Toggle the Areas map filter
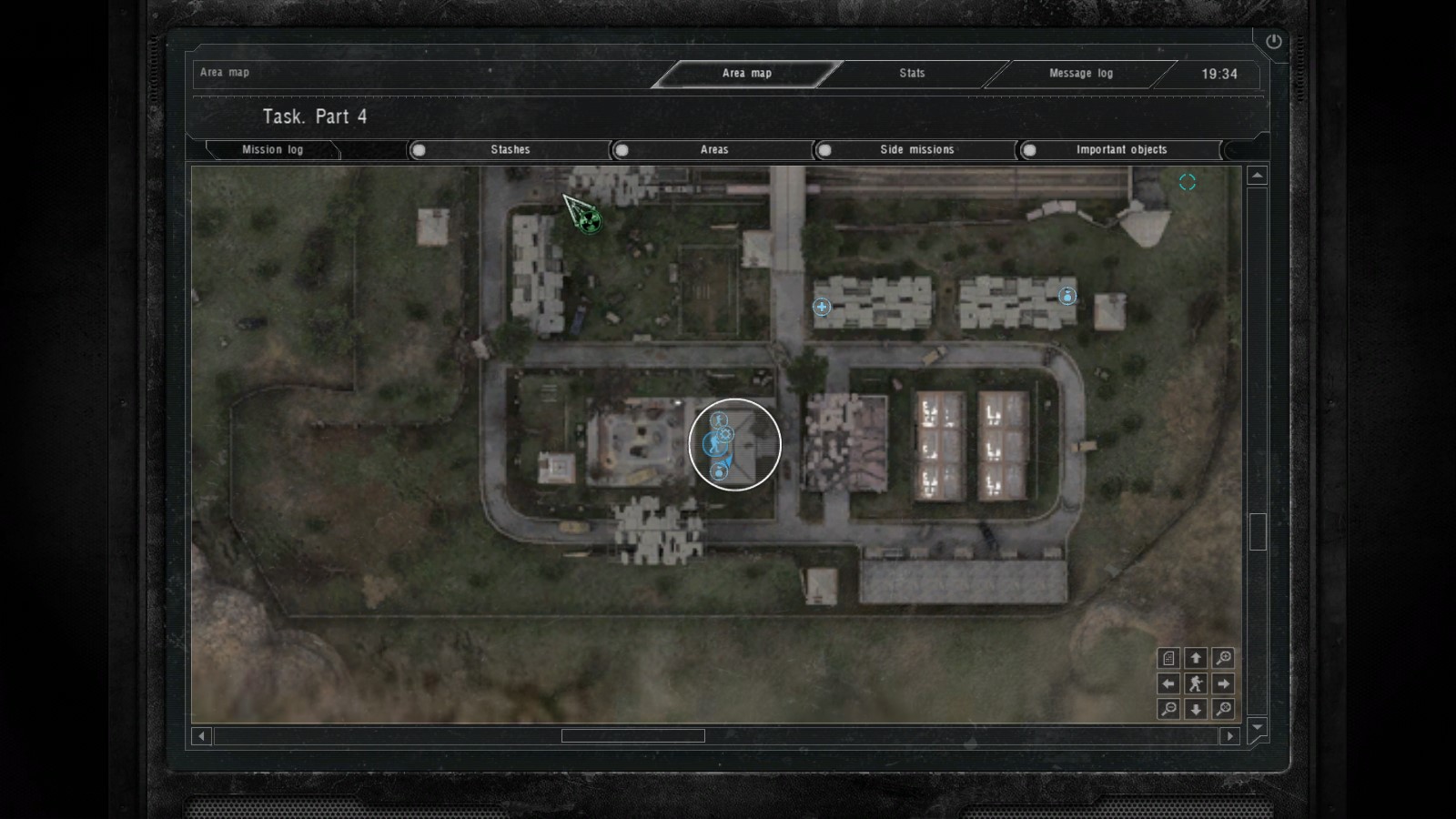Image resolution: width=1456 pixels, height=819 pixels. click(x=622, y=150)
